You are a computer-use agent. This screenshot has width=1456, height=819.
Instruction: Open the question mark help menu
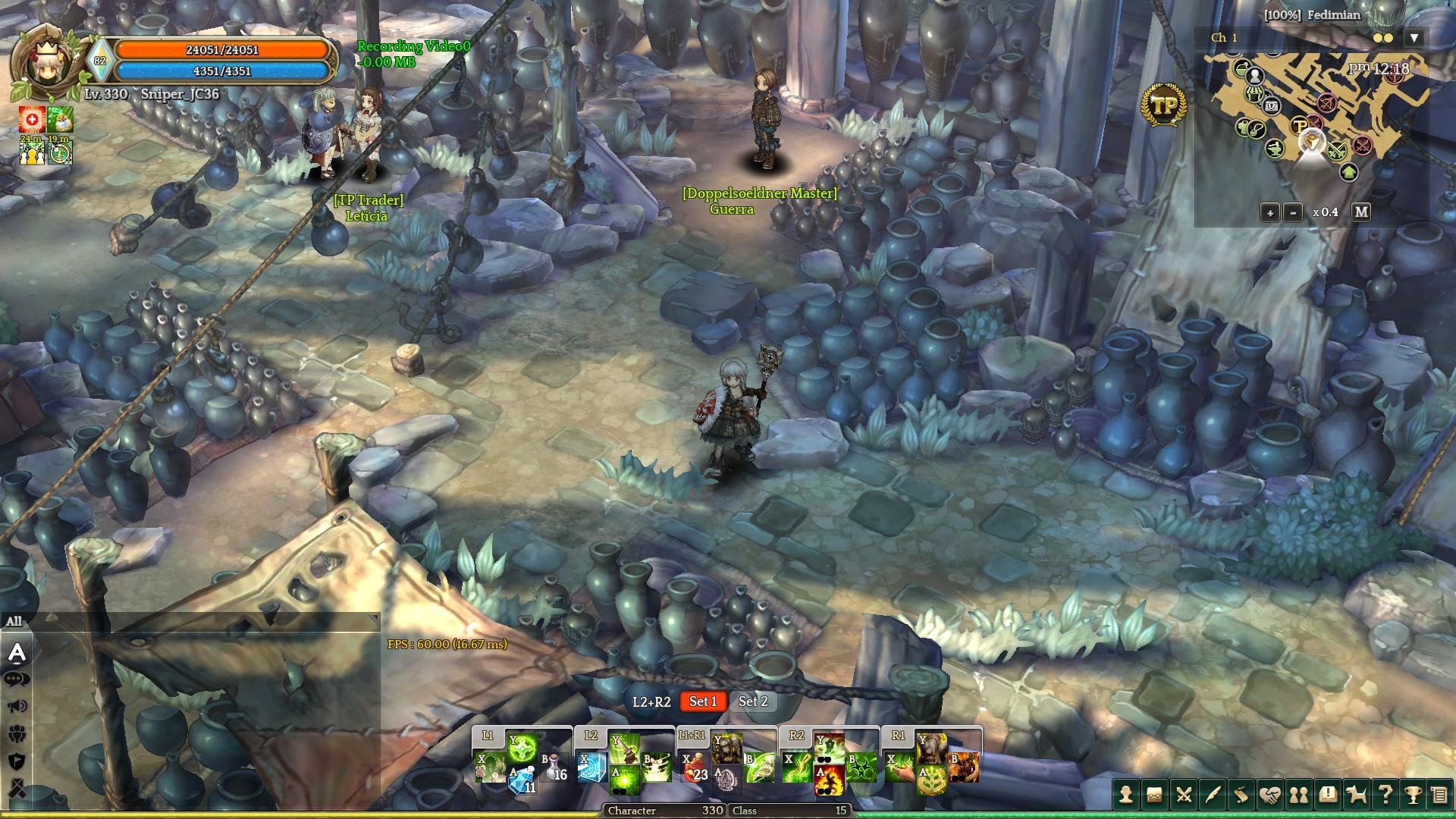click(1385, 795)
